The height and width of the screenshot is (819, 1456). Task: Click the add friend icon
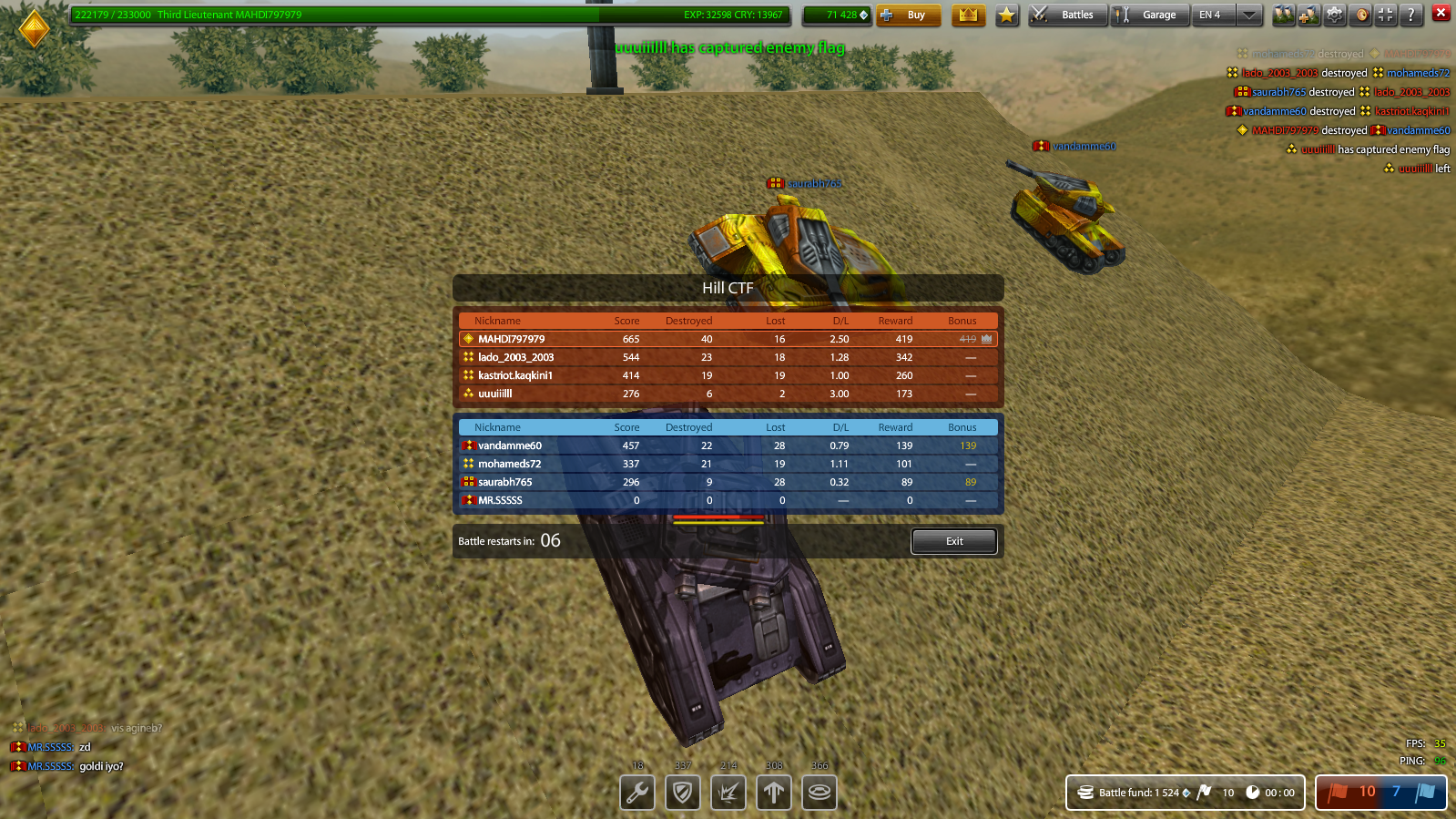coord(1309,15)
